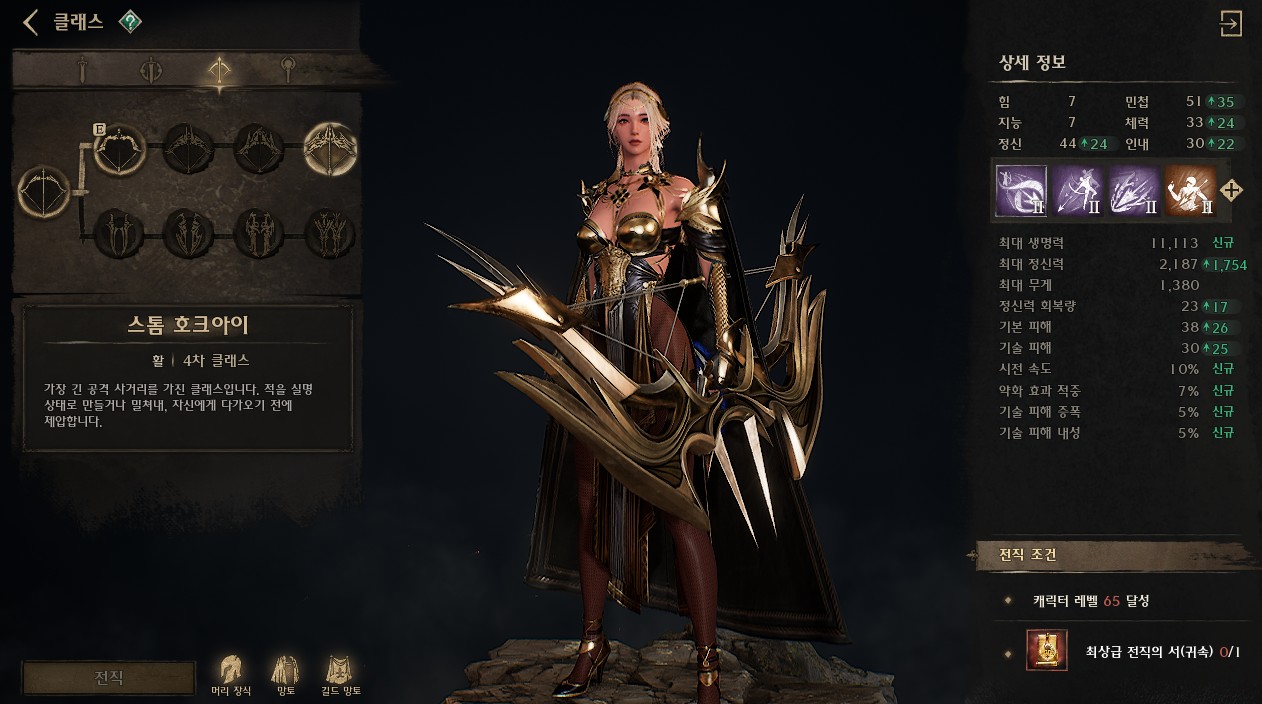Select the highlighted 4th-tier bow class node
1262x704 pixels.
click(330, 149)
